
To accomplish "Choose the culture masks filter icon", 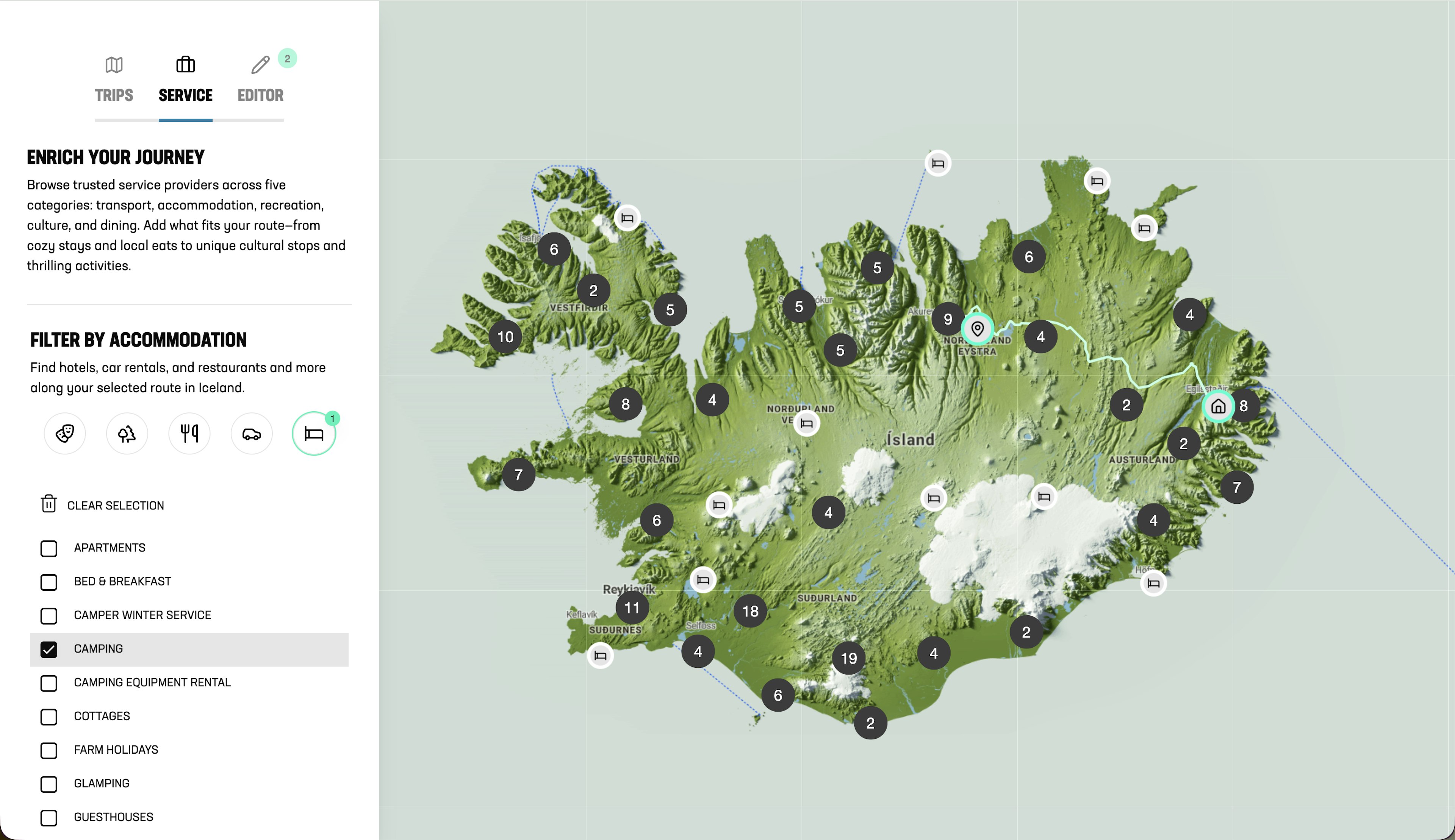I will click(65, 433).
